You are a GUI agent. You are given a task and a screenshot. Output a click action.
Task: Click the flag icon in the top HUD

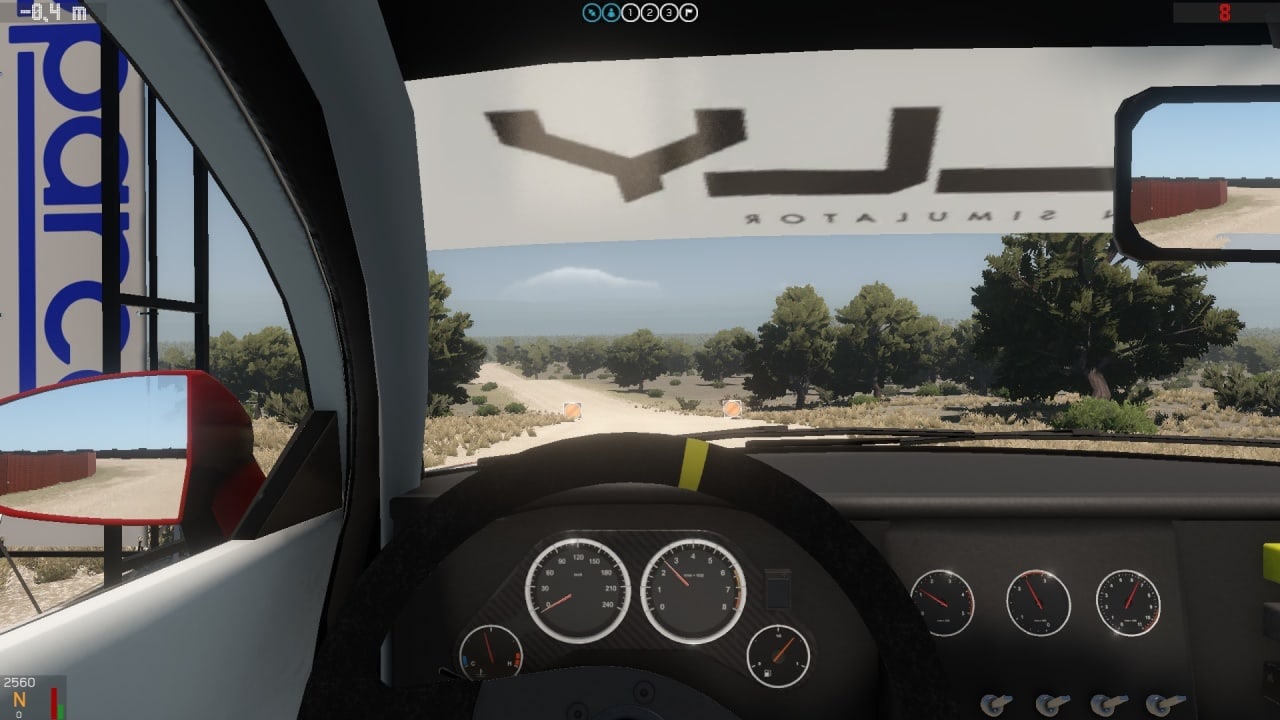689,13
